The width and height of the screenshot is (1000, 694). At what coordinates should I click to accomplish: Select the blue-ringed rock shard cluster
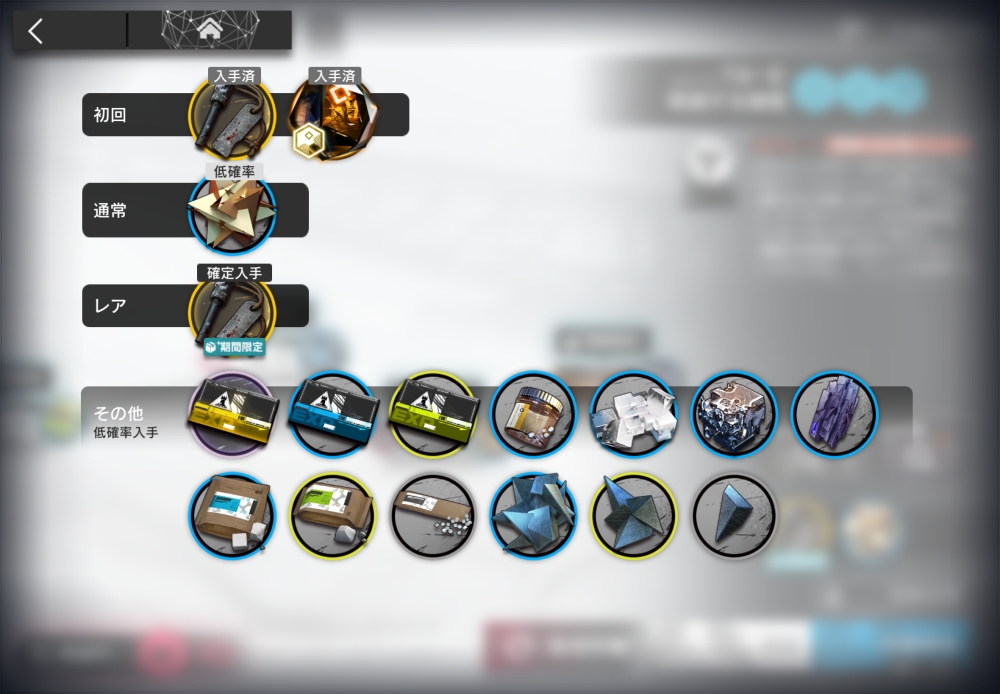pyautogui.click(x=533, y=515)
